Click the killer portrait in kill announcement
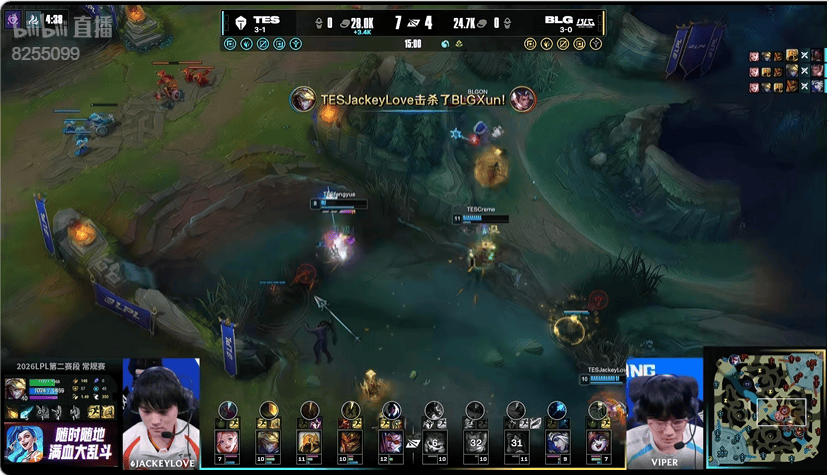 pos(303,99)
